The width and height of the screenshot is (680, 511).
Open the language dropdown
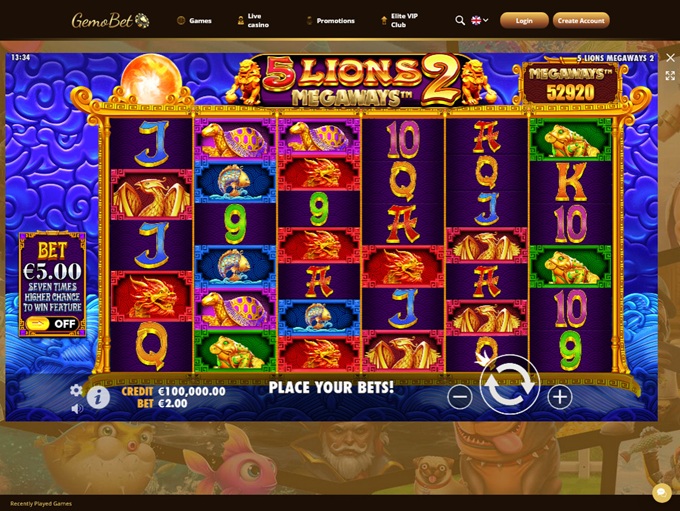tap(480, 20)
